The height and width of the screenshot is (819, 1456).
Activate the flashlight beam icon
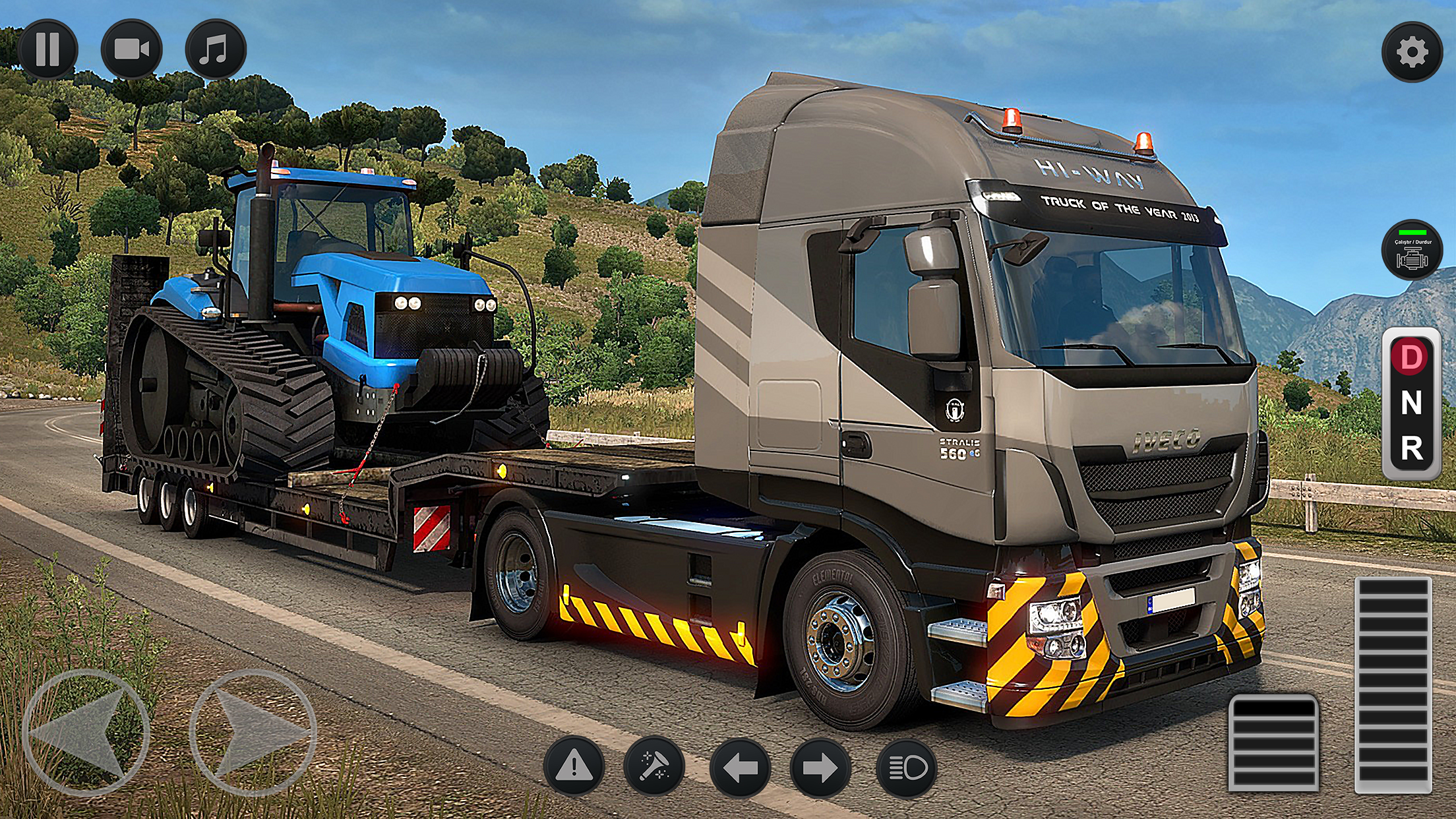pos(654,767)
